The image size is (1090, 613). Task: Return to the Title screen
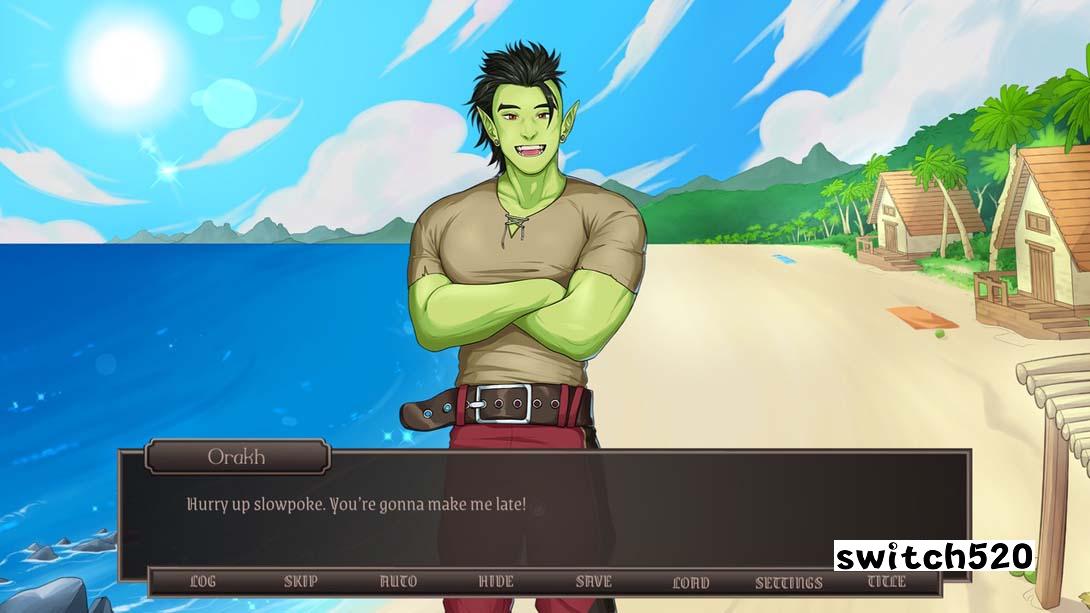click(886, 581)
